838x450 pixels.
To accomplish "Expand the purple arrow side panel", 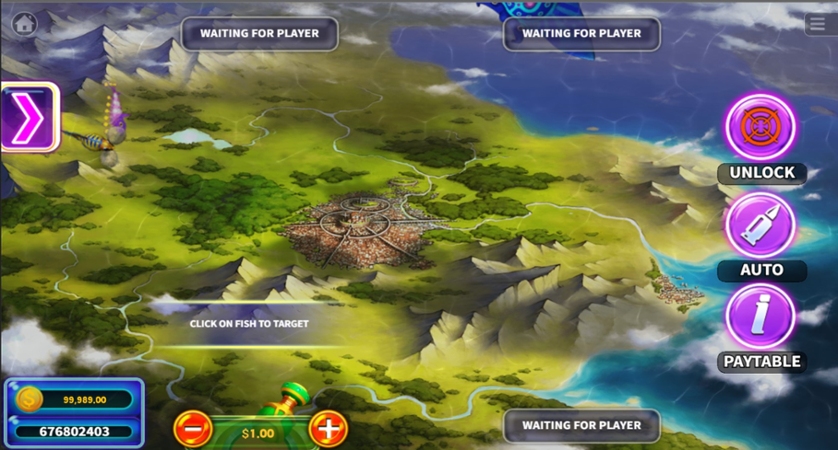I will 28,118.
